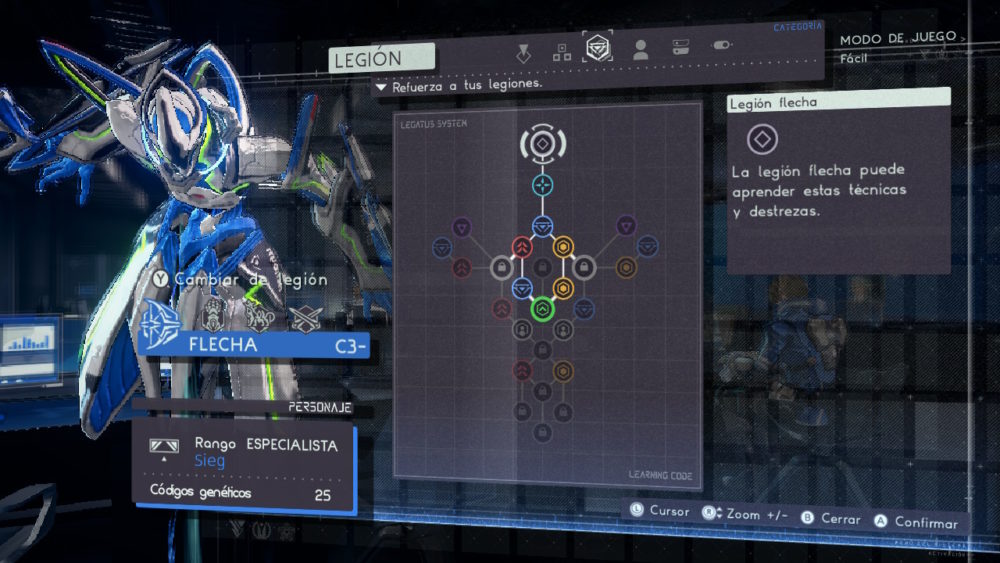Select the green highlighted skill node

coord(542,309)
